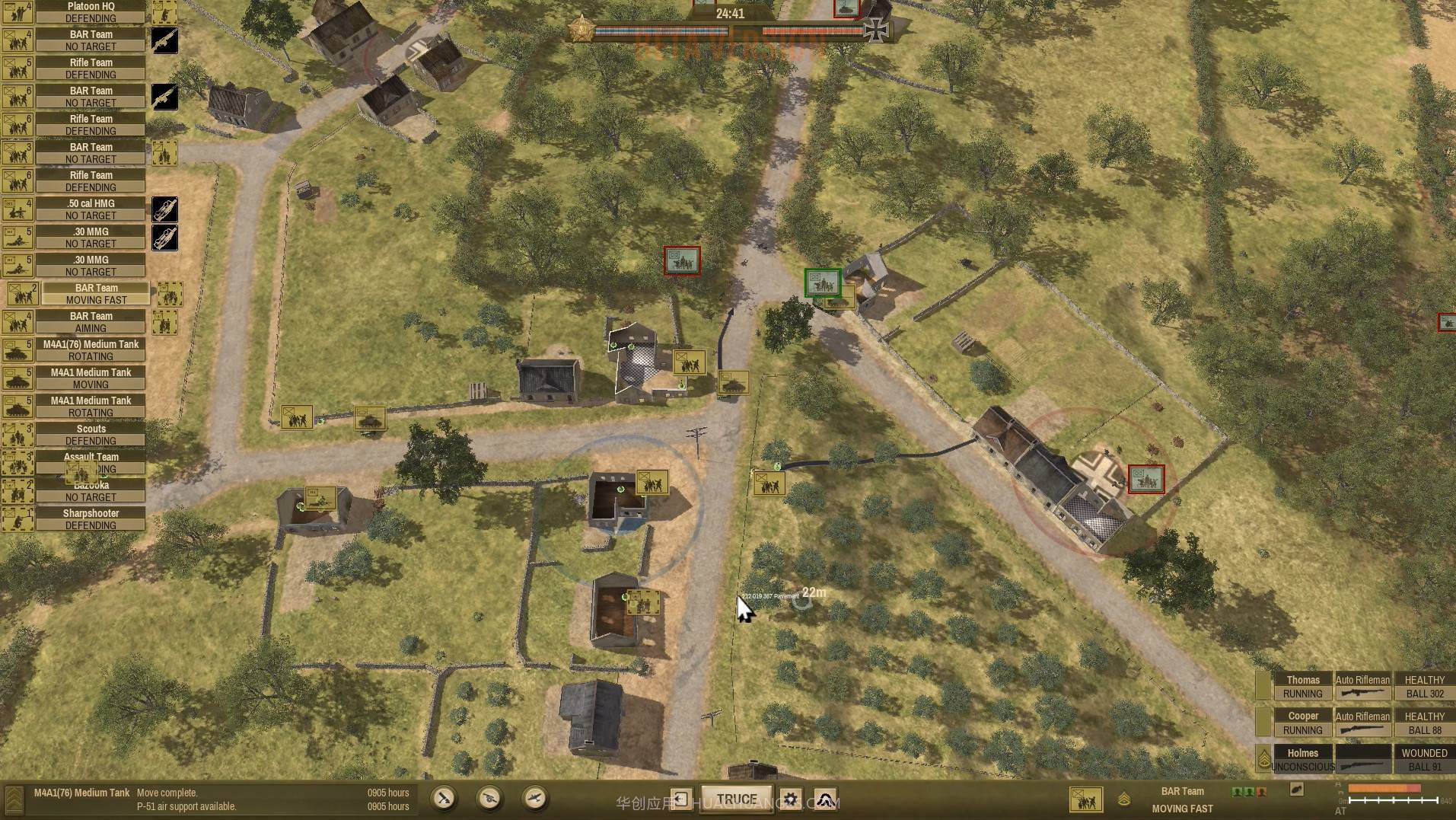
Task: Click Thomas's name in the soldier roster
Action: 1303,680
